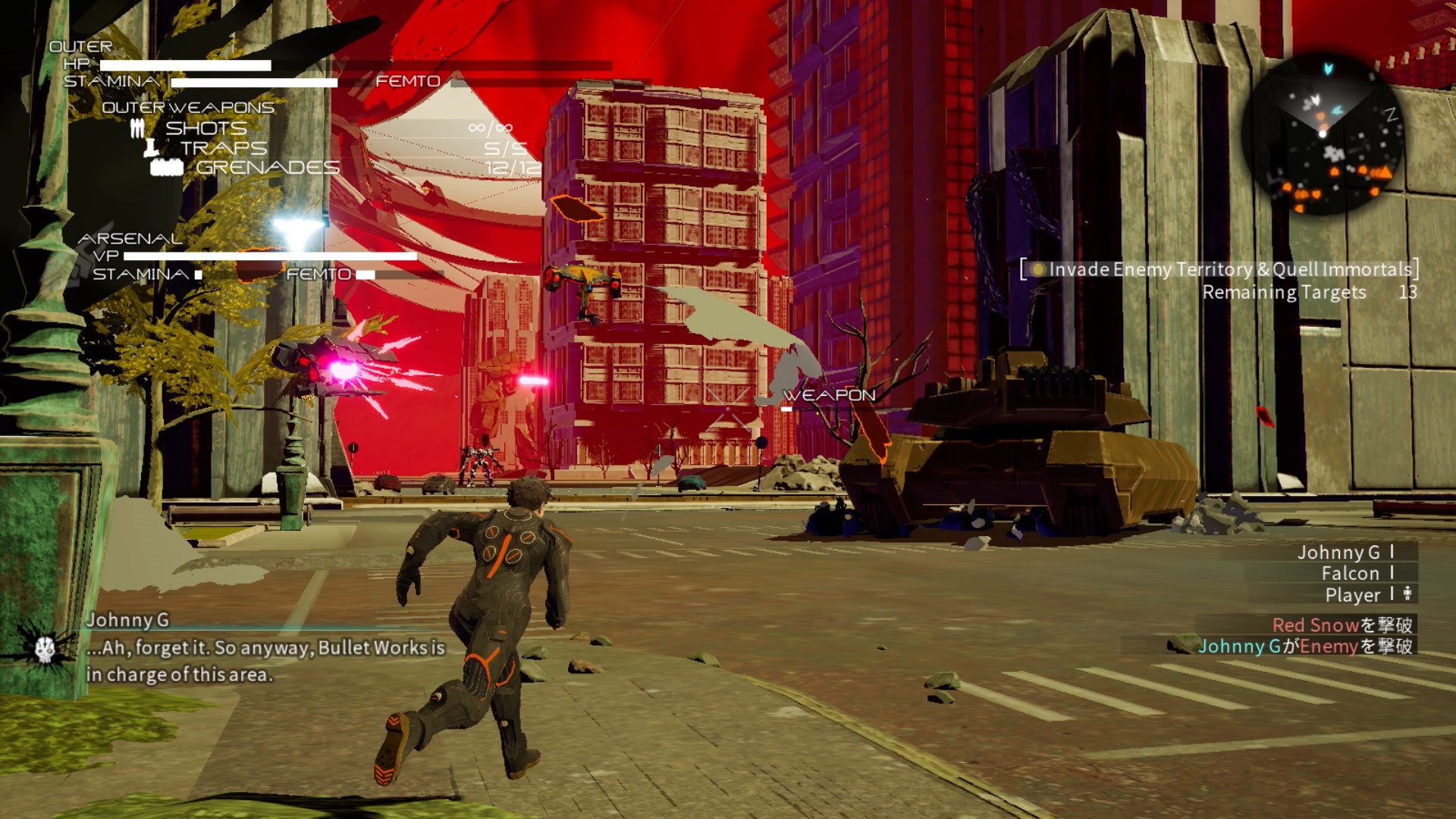Click the N compass letter on the minimap

tap(1391, 114)
